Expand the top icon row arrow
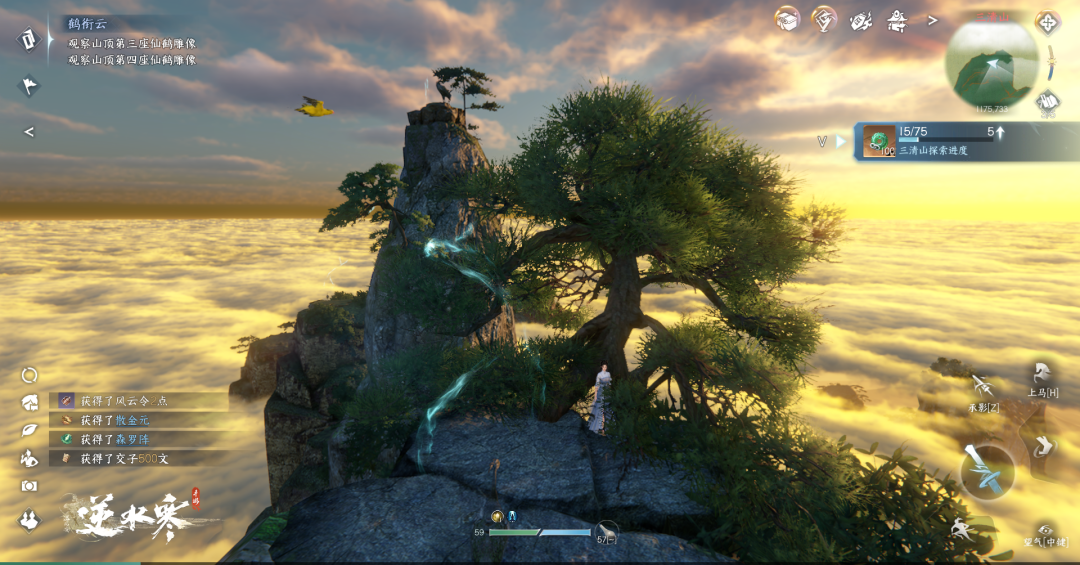 coord(932,20)
